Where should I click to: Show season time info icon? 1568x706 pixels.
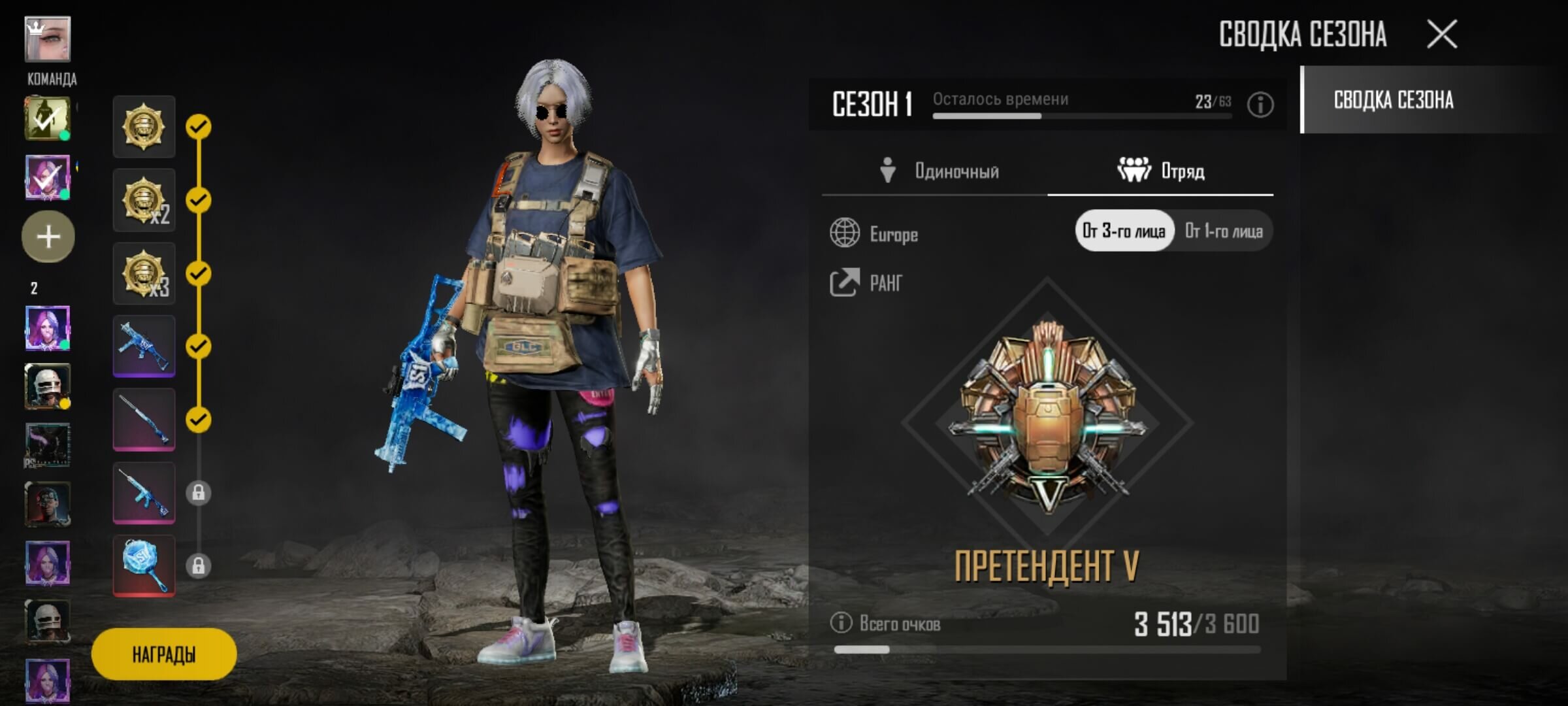(1260, 105)
